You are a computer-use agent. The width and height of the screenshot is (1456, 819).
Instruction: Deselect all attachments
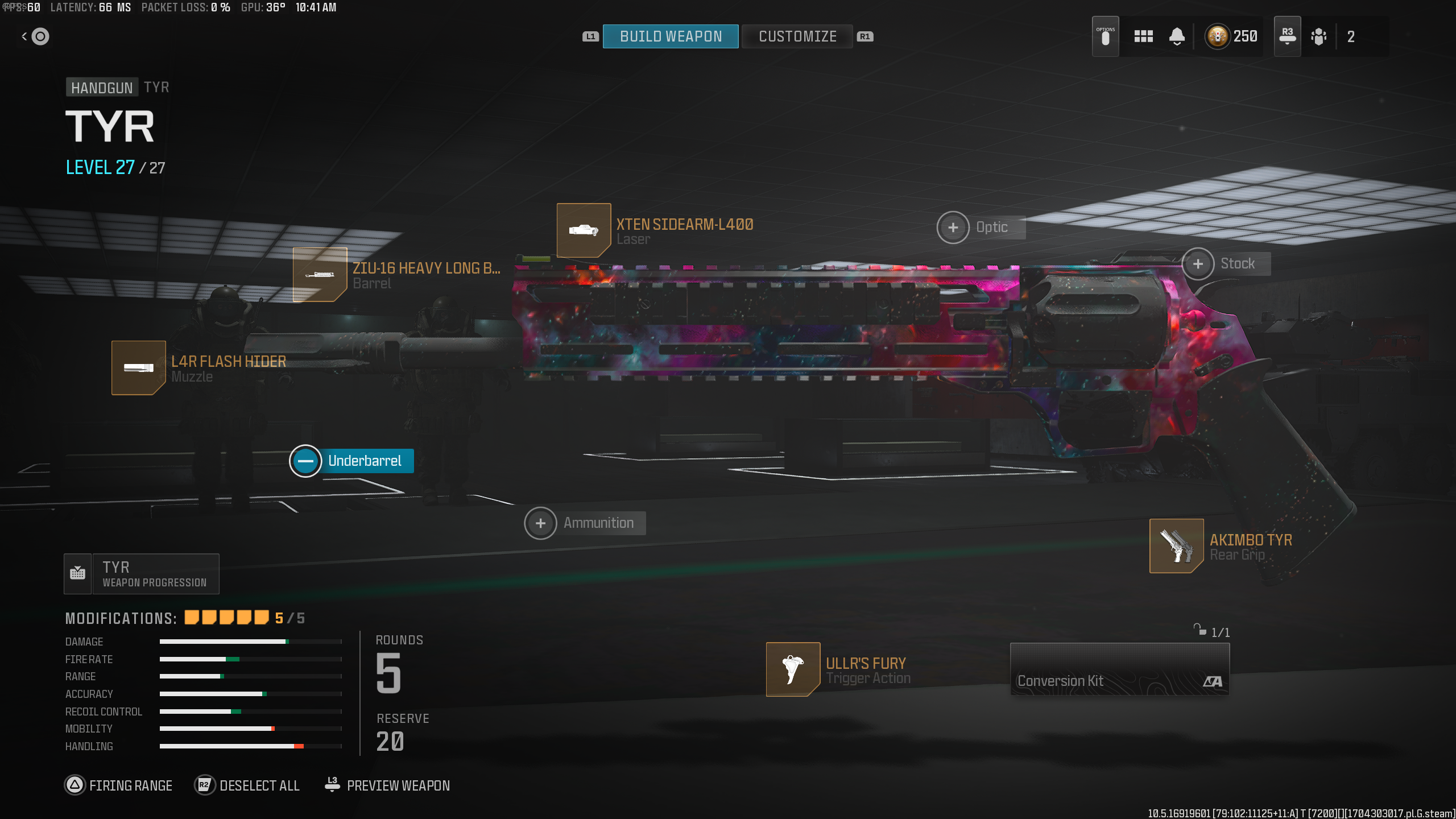click(247, 785)
